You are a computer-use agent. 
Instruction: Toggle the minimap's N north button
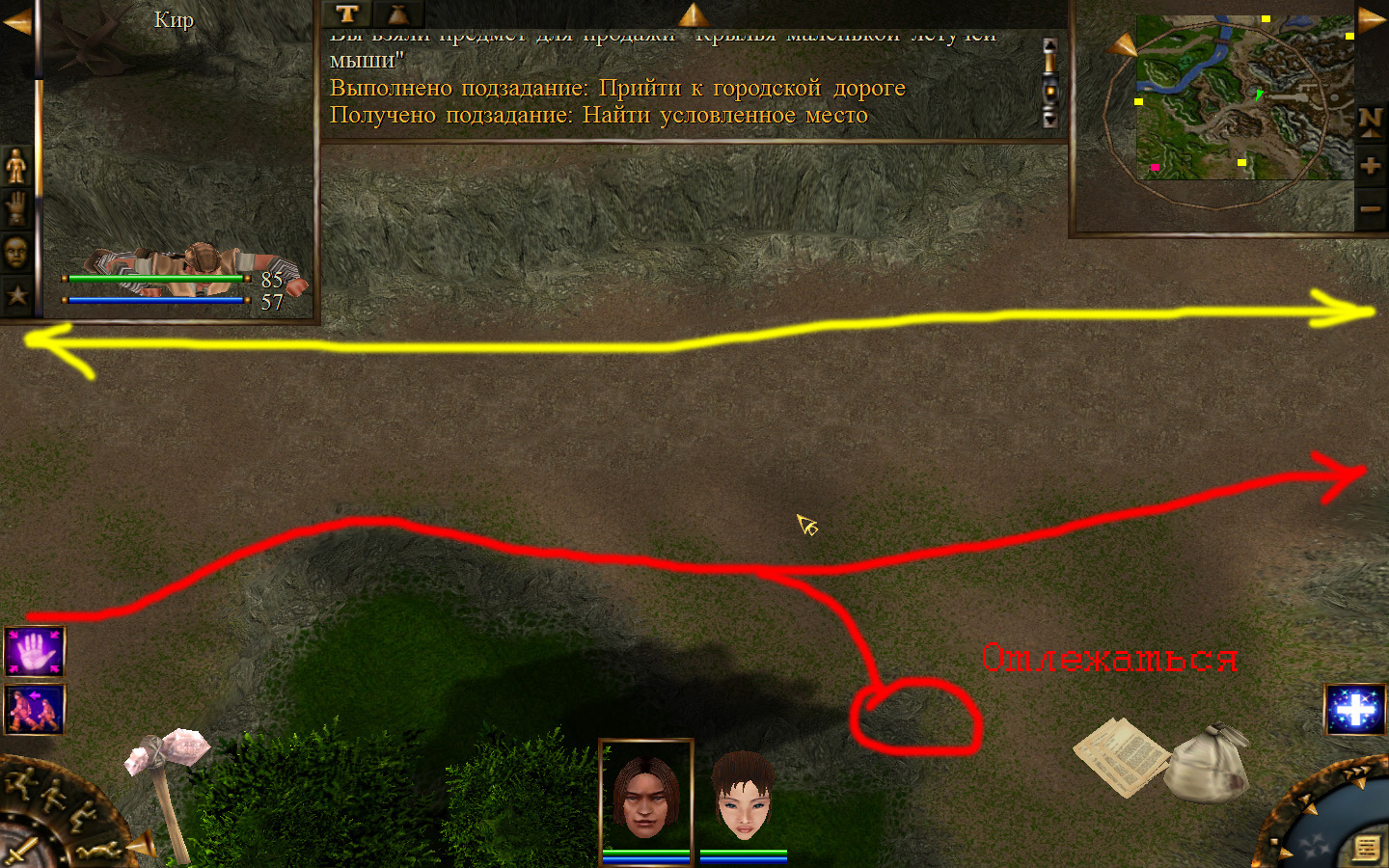pyautogui.click(x=1370, y=122)
